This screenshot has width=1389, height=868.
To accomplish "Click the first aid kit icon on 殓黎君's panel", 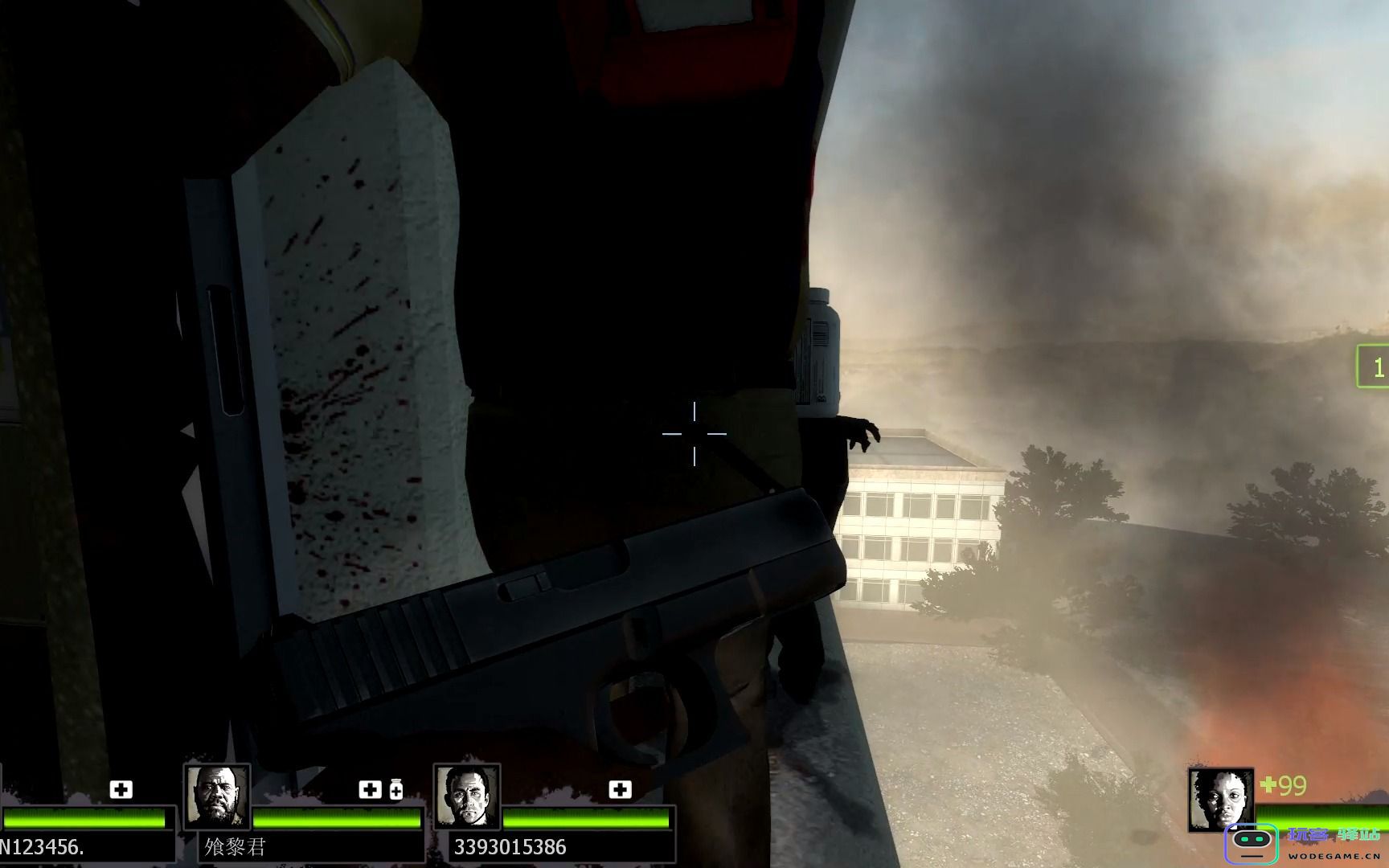I will pyautogui.click(x=370, y=790).
